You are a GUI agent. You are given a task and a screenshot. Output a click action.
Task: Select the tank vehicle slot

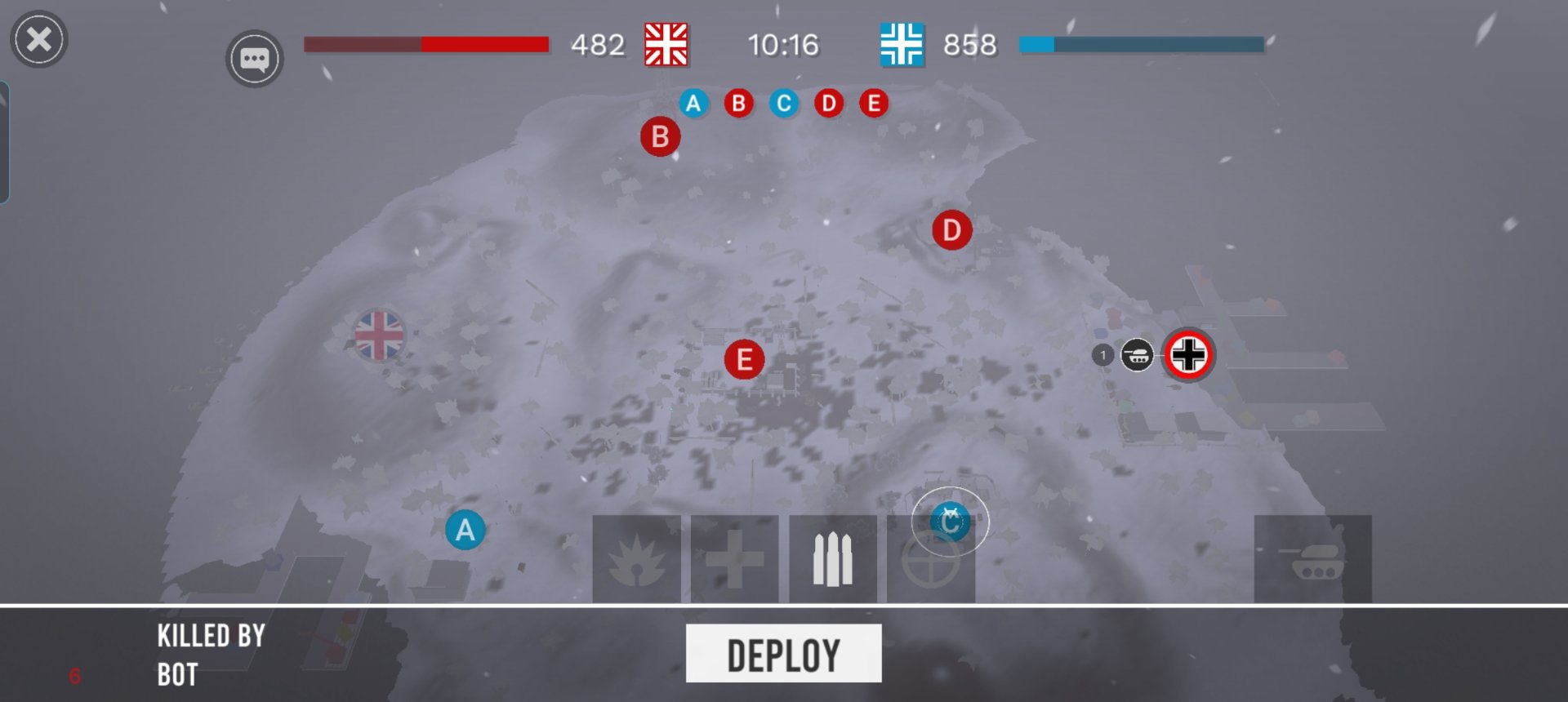[x=1312, y=559]
